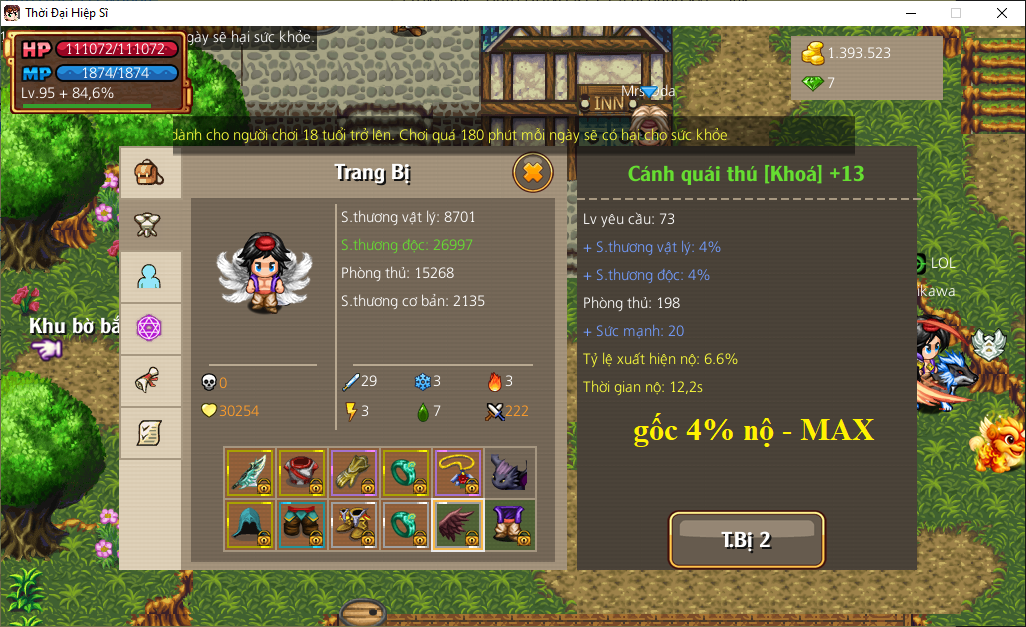Switch to T.Bị 2 equipment set
Image resolution: width=1026 pixels, height=627 pixels.
tap(746, 540)
